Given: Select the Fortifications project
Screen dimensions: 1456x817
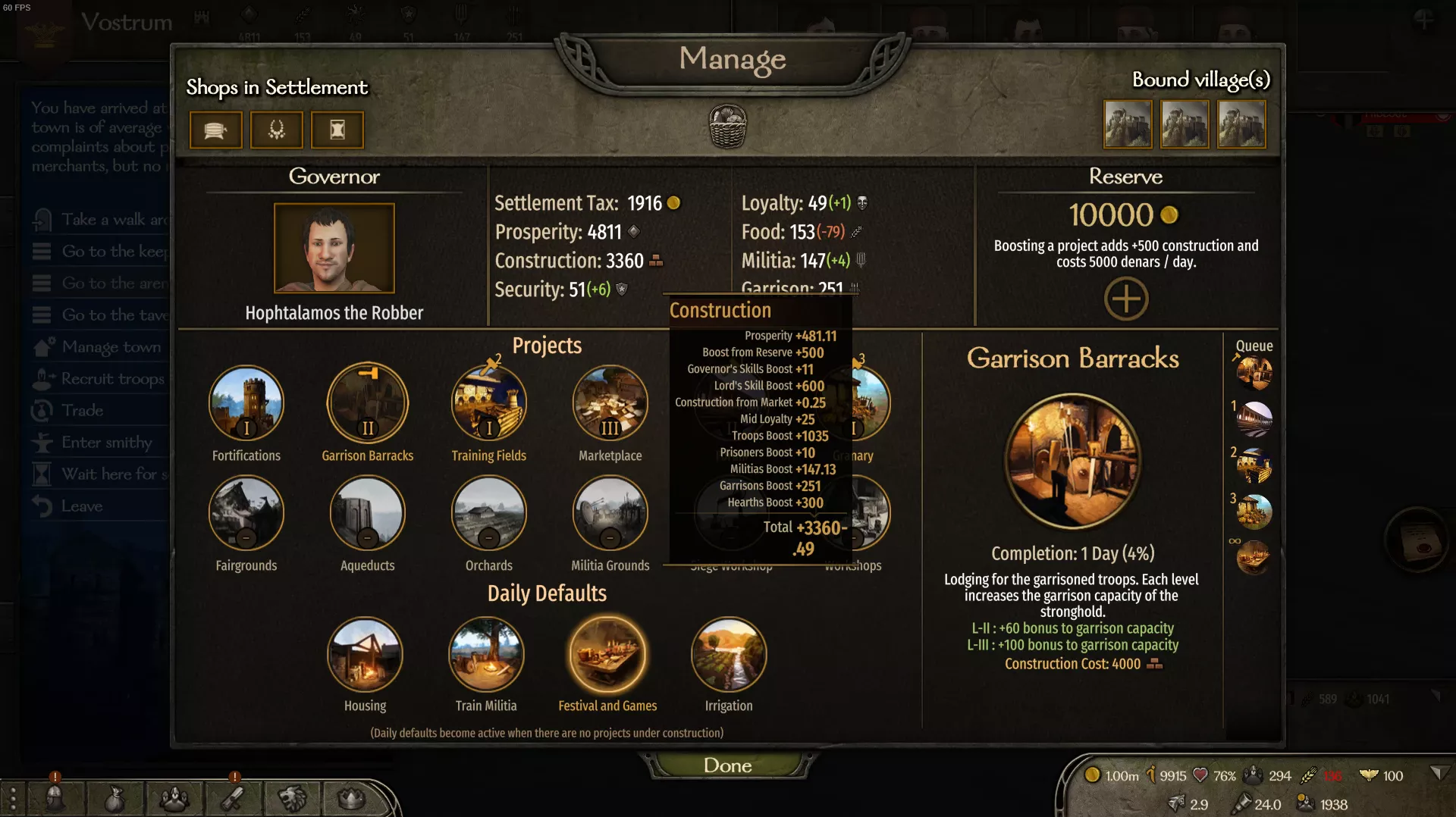Looking at the screenshot, I should (x=246, y=403).
